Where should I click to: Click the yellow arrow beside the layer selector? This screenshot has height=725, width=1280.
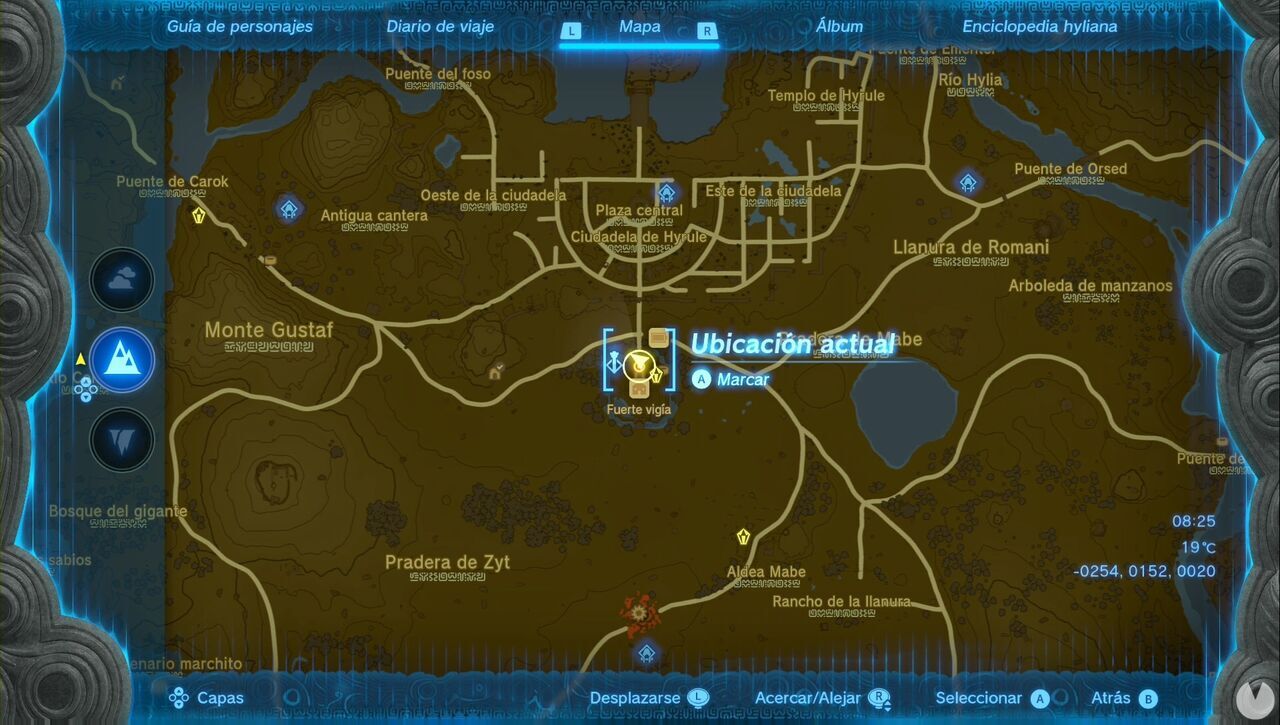[81, 361]
